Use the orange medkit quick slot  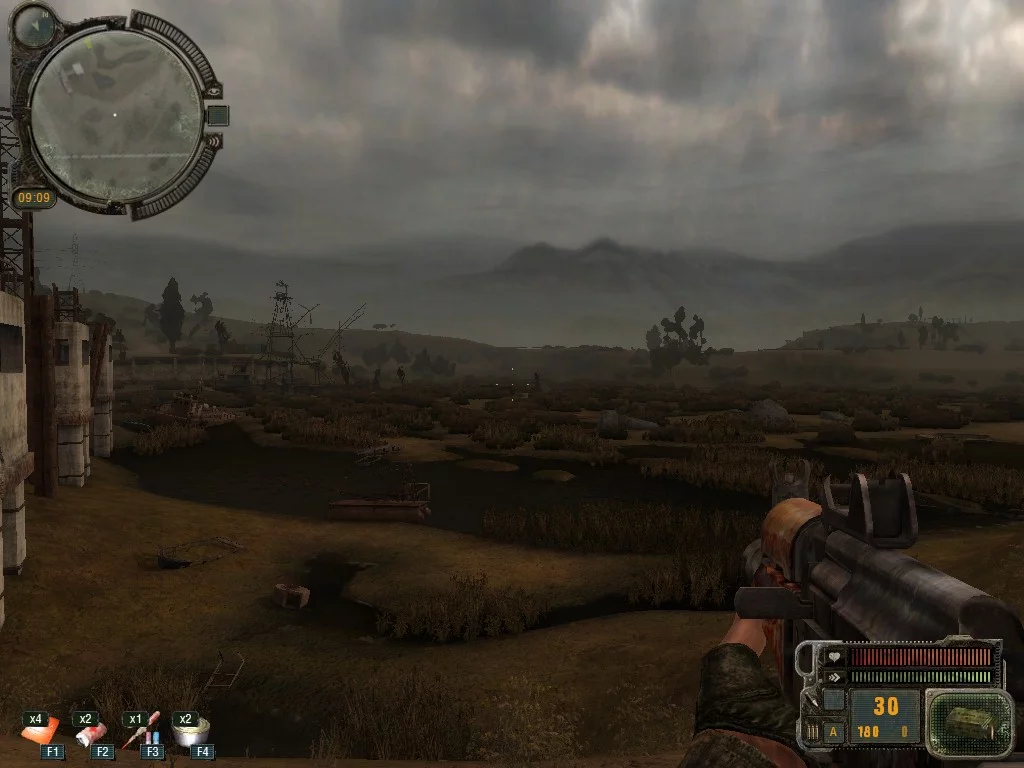(x=41, y=733)
